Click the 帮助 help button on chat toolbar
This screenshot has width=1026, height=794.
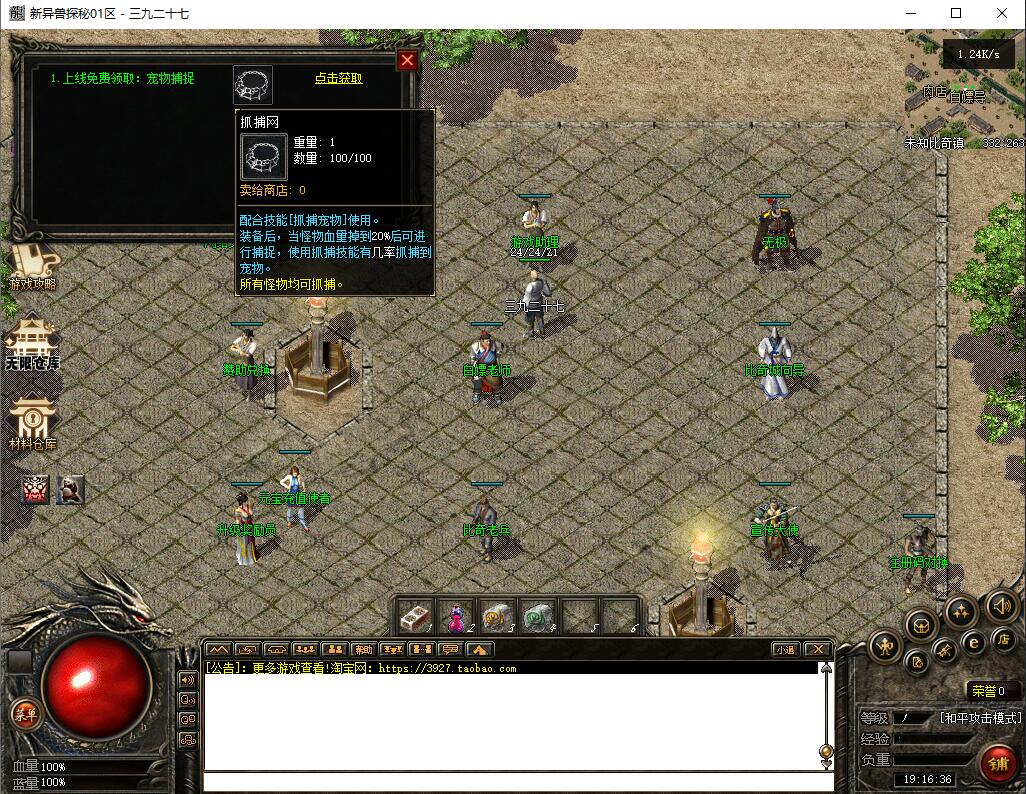364,649
